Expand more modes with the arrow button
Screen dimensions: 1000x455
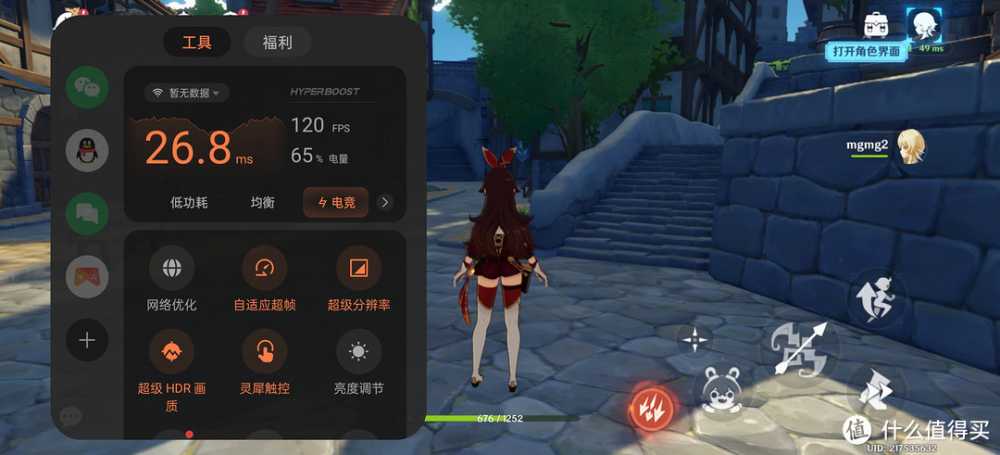coord(385,202)
